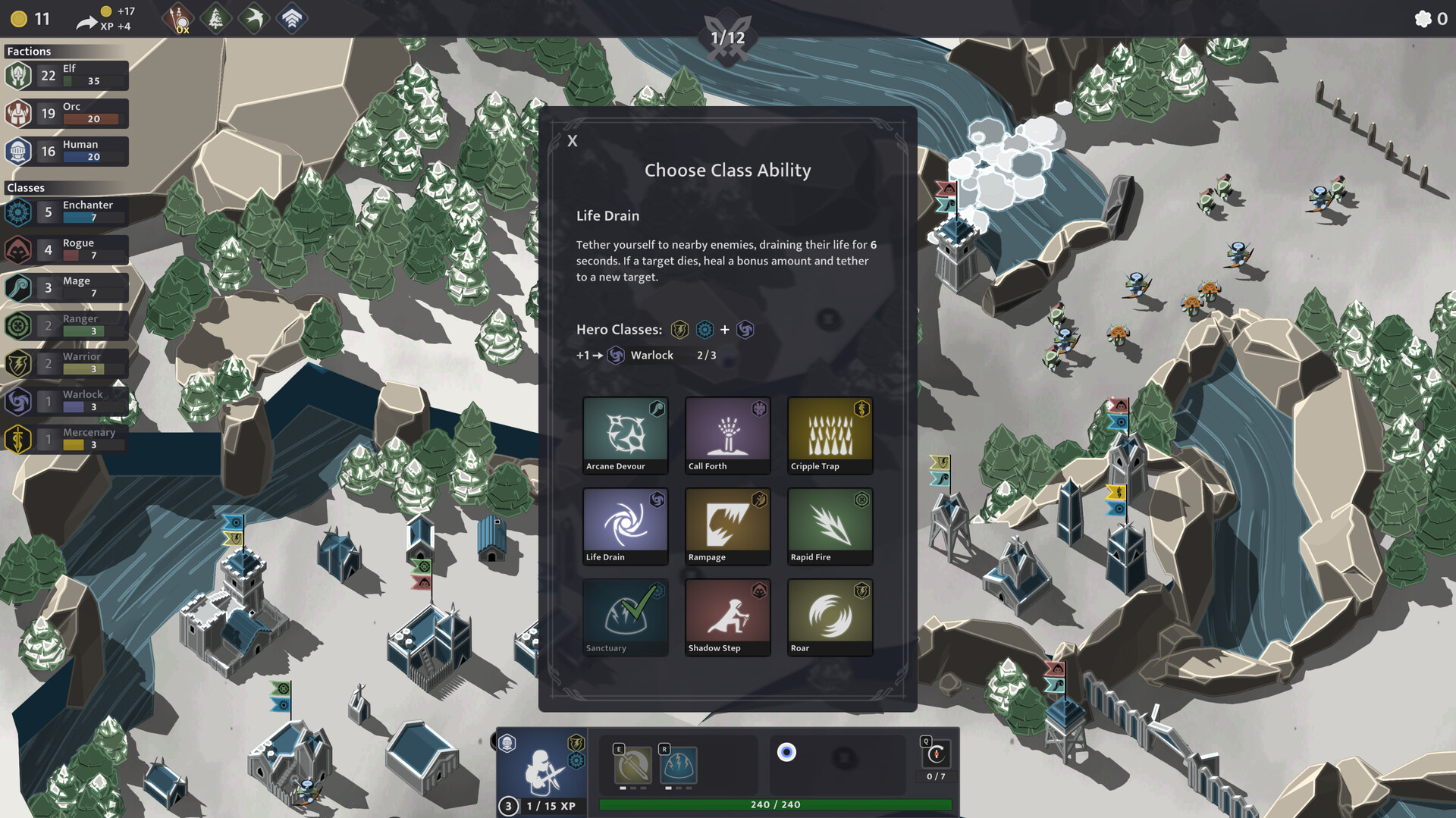Screen dimensions: 1456x818
Task: Choose the Arcane Devour ability
Action: click(x=624, y=432)
